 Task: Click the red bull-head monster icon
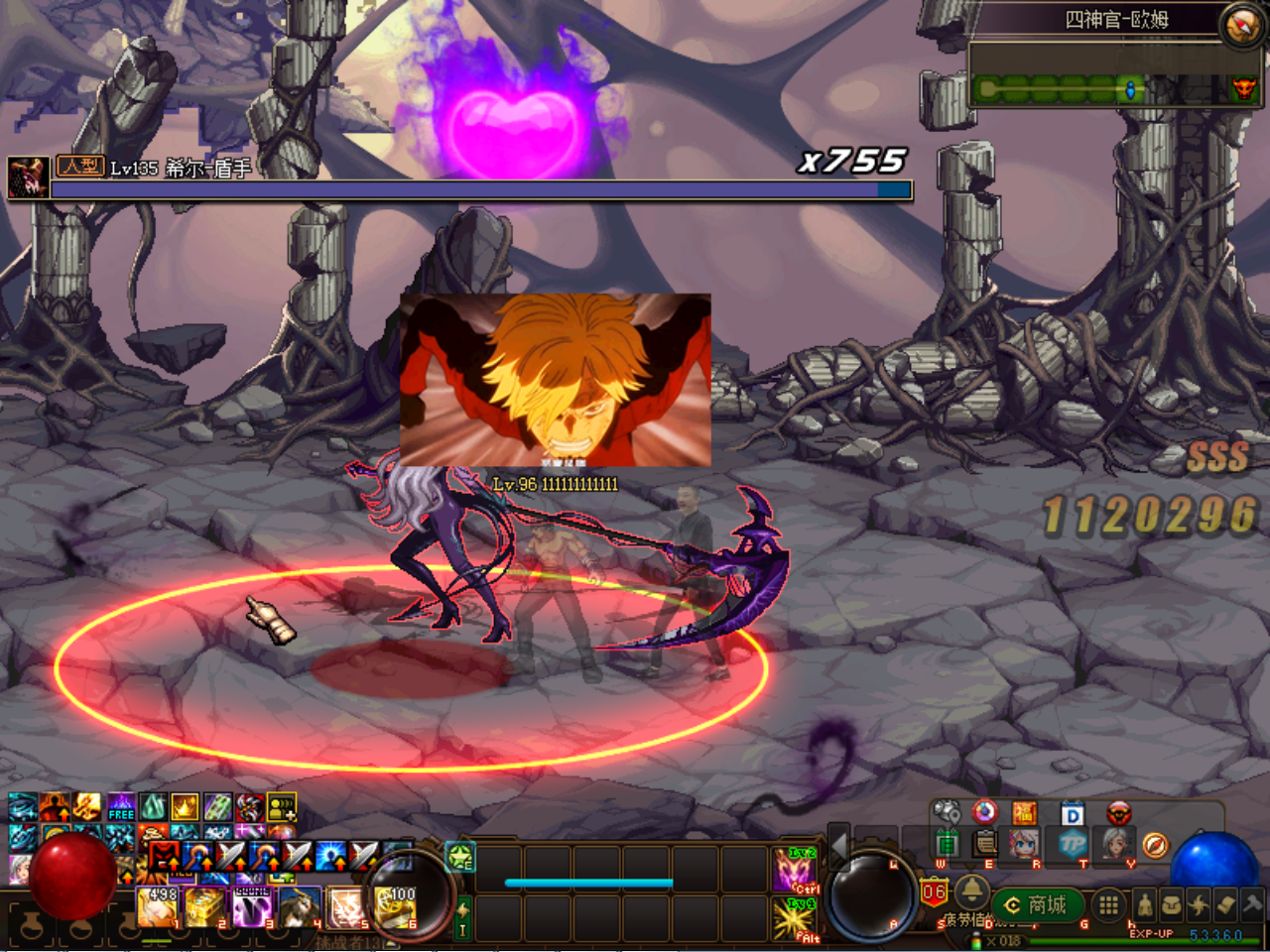1119,814
